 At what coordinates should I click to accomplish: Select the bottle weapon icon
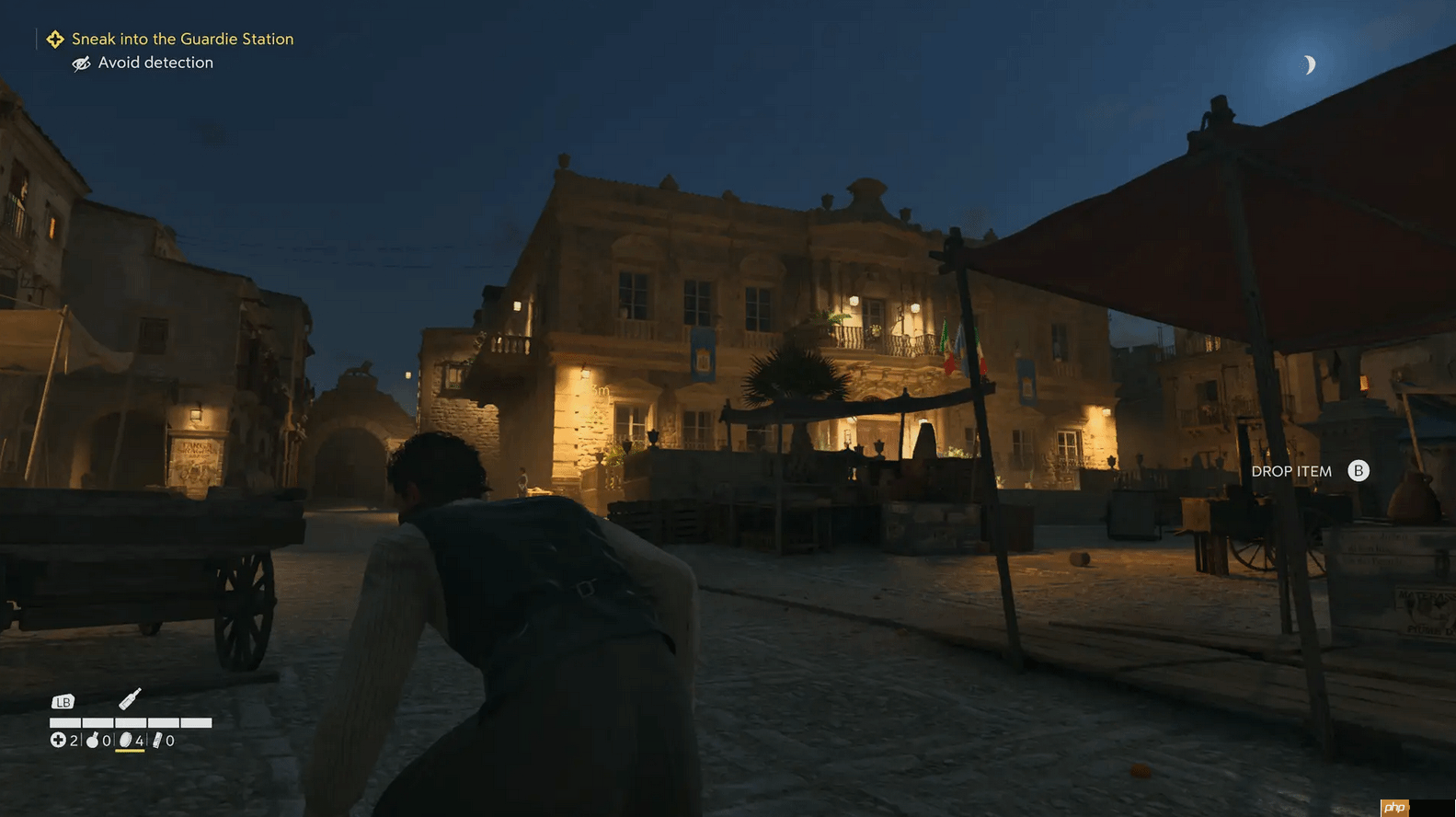point(131,696)
